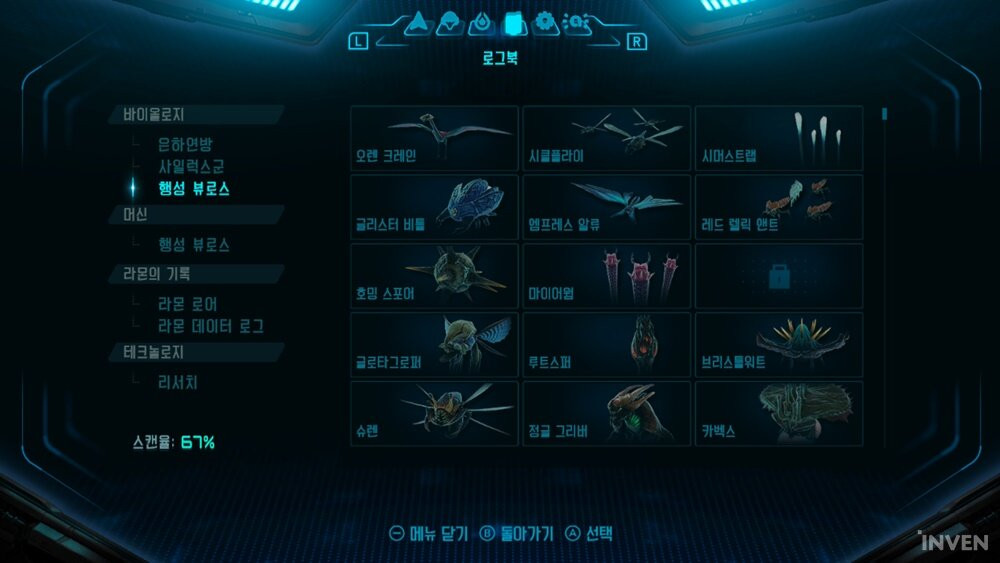Select the 정글 그리버 entry

606,413
